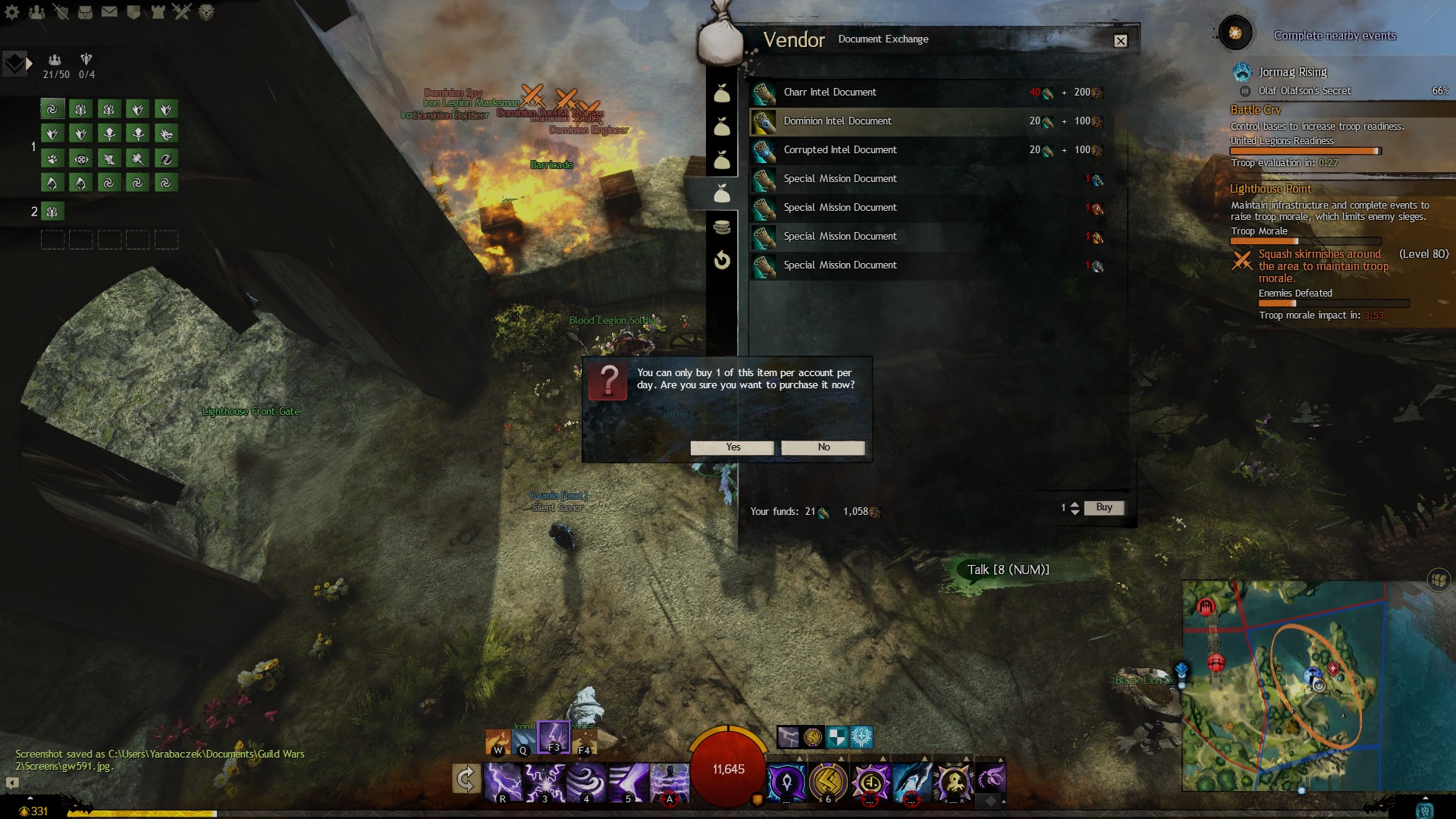The height and width of the screenshot is (819, 1456).
Task: Use the F3 lightning profession skill
Action: click(554, 736)
